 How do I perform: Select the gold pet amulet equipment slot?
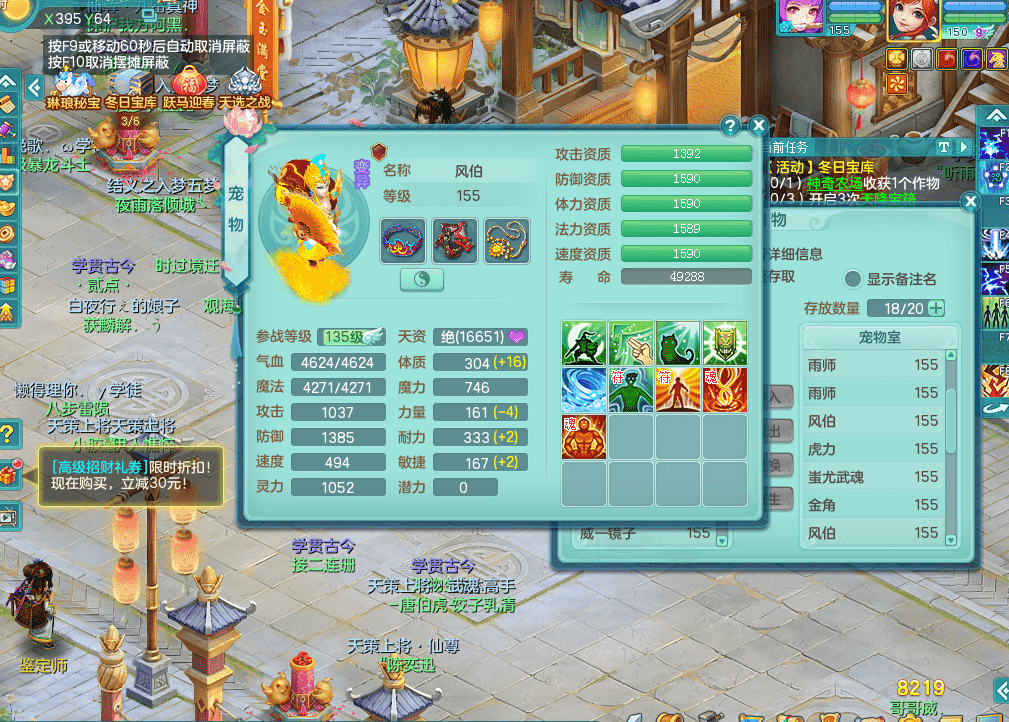click(507, 241)
